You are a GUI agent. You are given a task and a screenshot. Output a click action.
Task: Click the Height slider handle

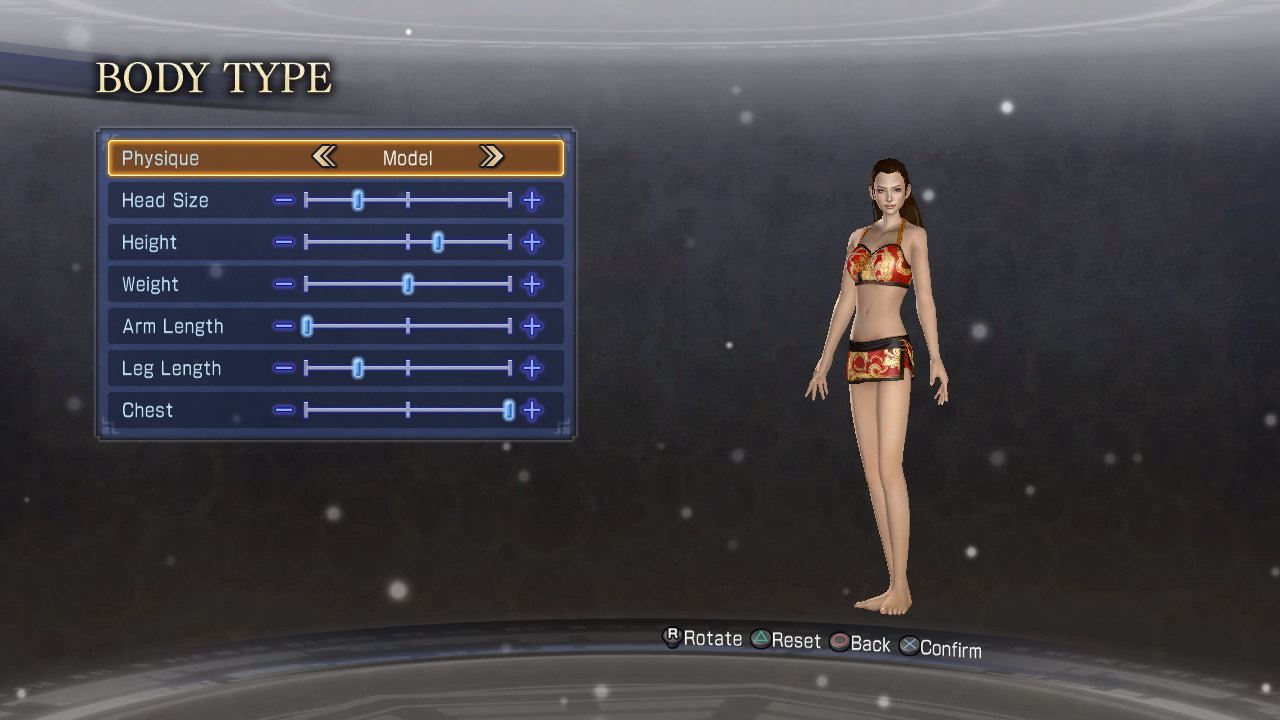pyautogui.click(x=438, y=242)
